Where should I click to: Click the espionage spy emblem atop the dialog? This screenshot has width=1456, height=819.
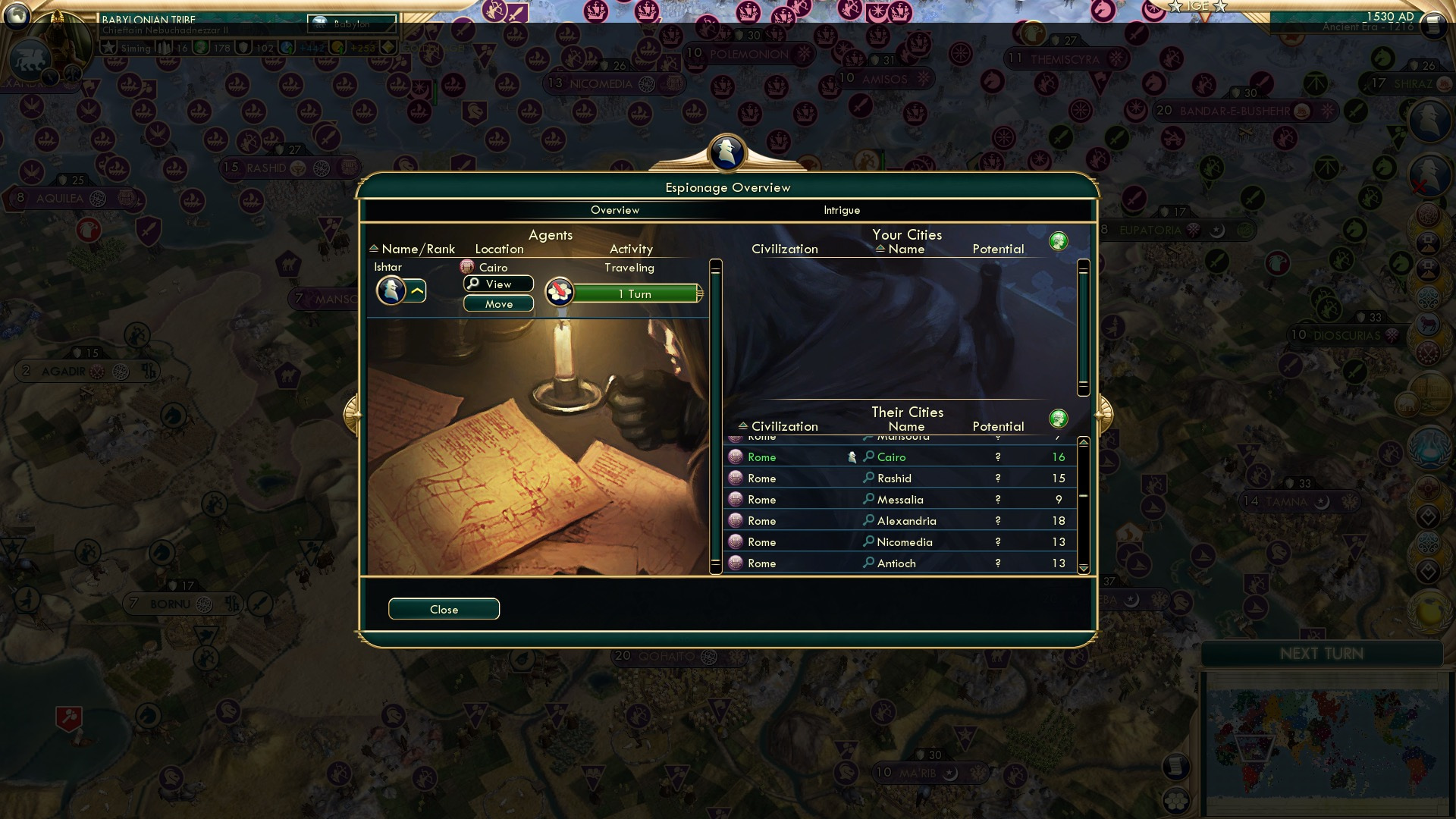tap(726, 153)
